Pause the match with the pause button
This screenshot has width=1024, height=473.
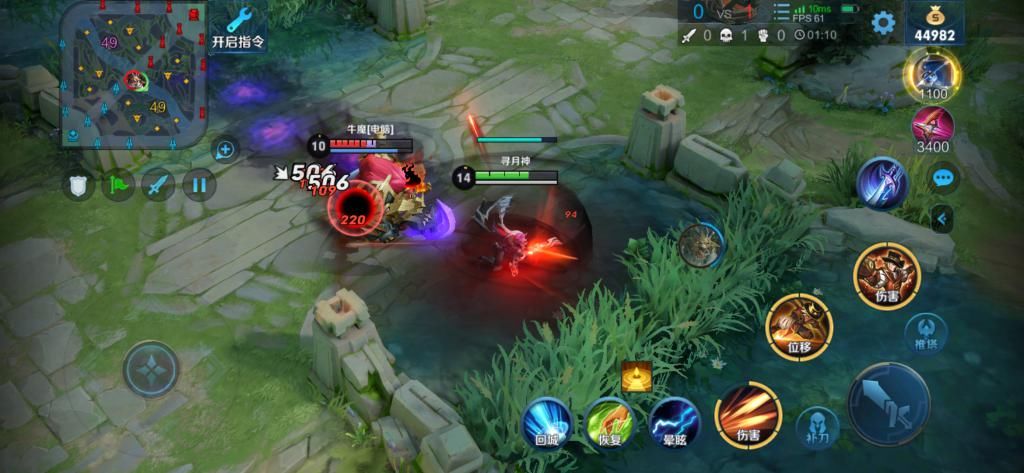click(x=198, y=184)
